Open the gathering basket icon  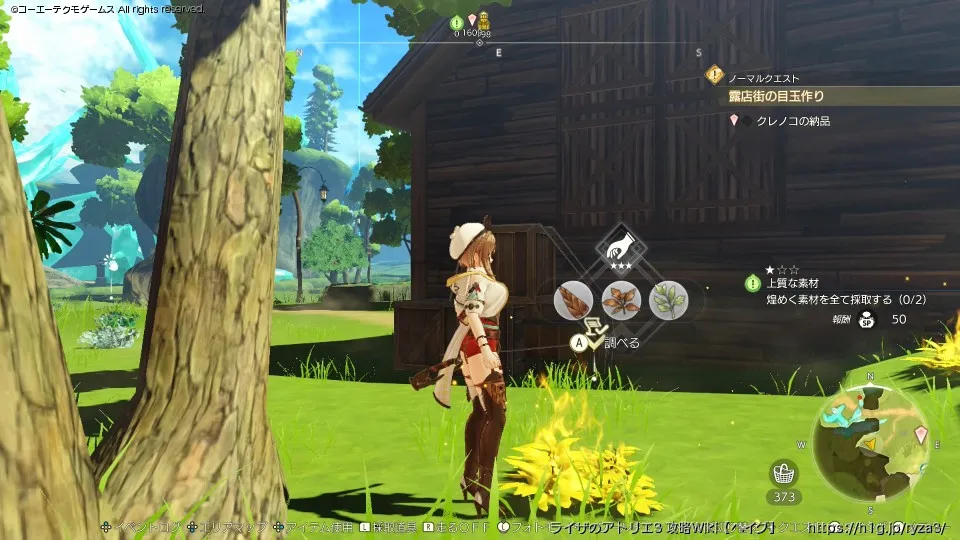tap(784, 474)
